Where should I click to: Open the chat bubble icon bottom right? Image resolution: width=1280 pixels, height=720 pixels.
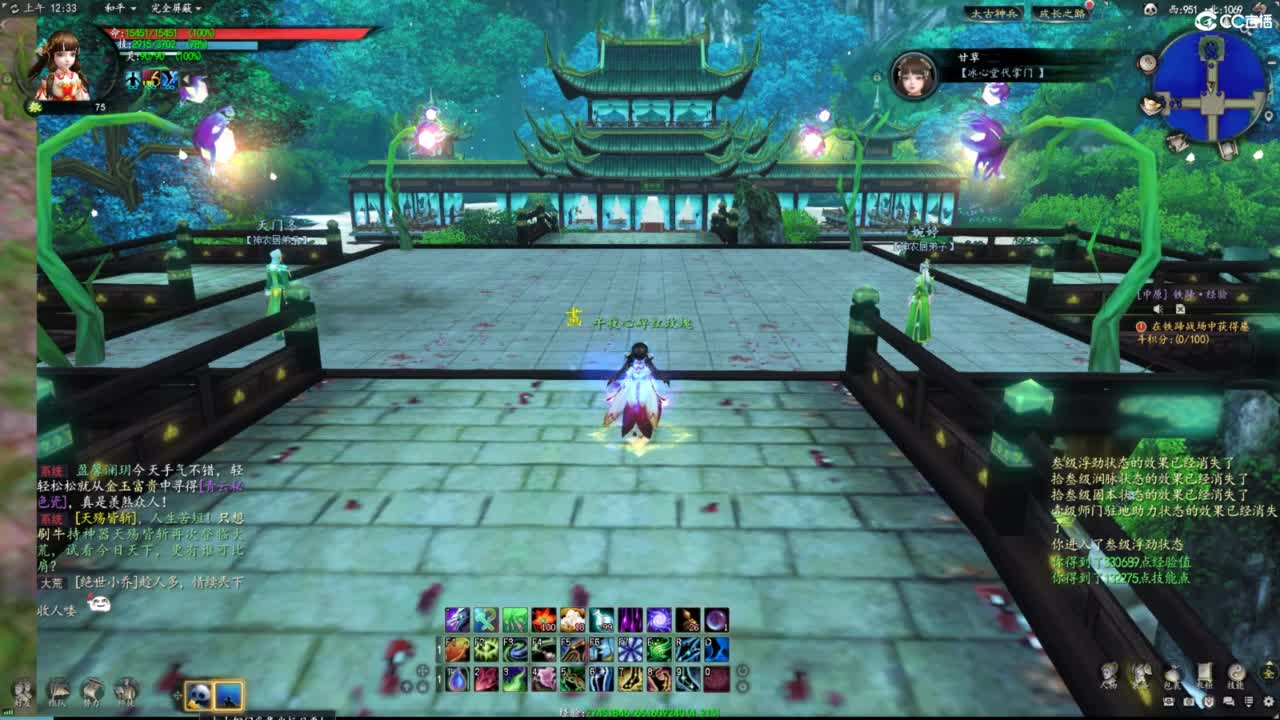coord(1229,701)
